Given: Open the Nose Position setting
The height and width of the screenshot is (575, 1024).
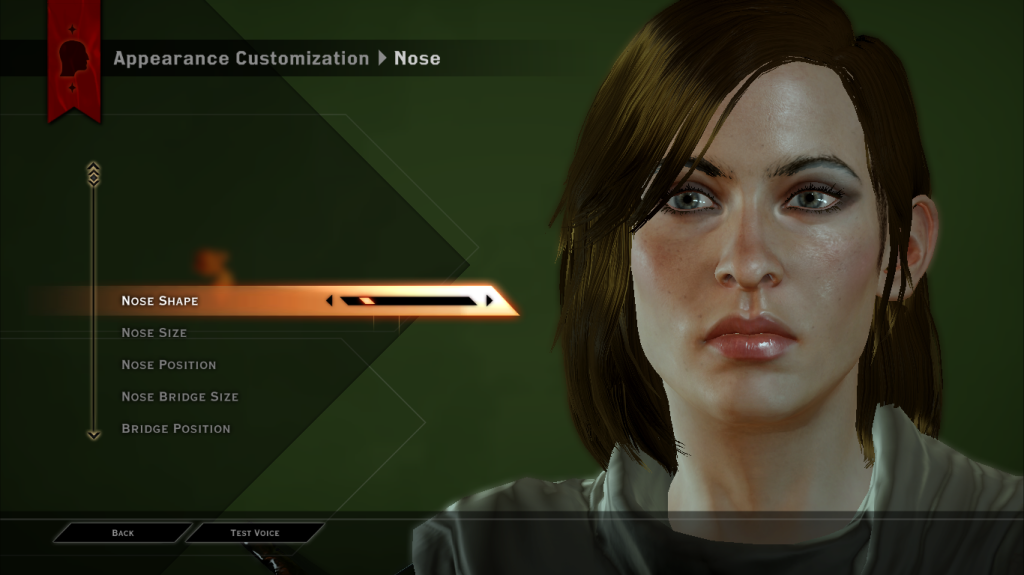Looking at the screenshot, I should click(x=168, y=365).
